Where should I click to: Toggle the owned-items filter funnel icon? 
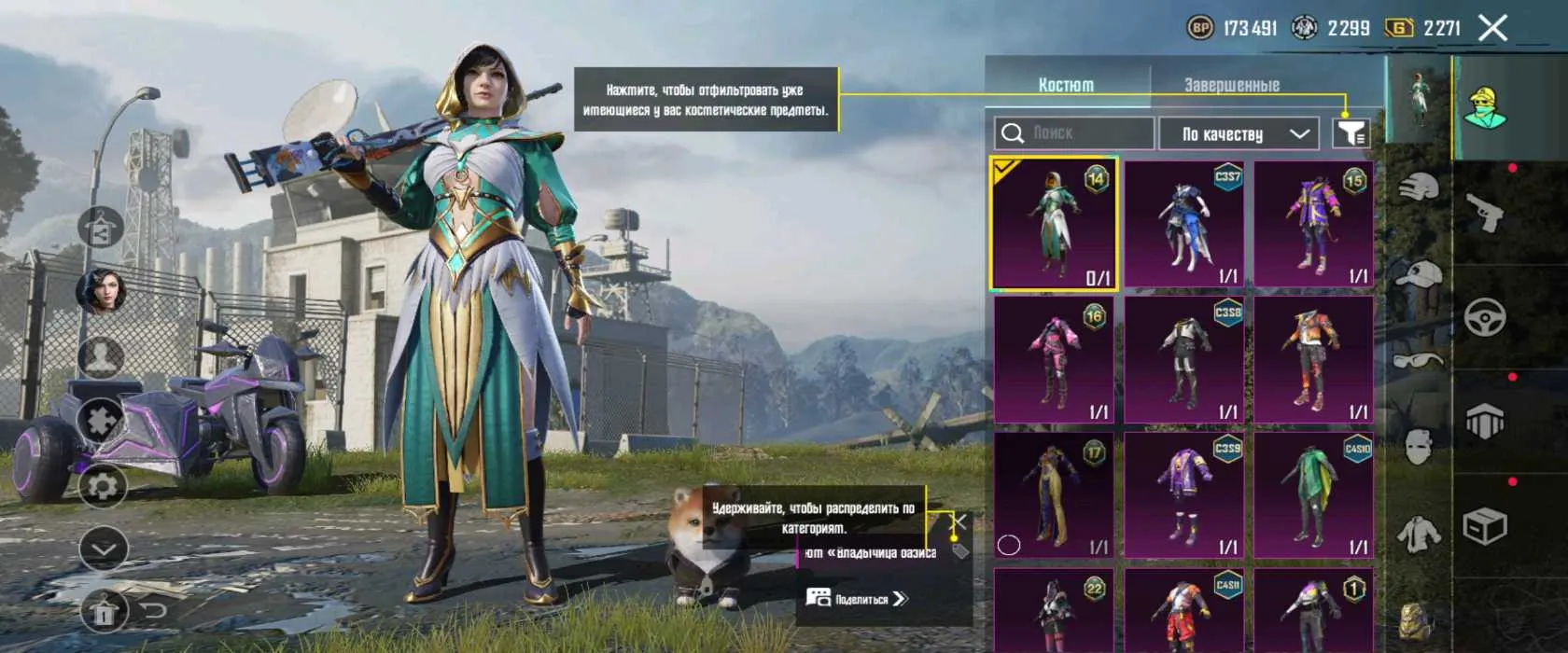coord(1351,133)
